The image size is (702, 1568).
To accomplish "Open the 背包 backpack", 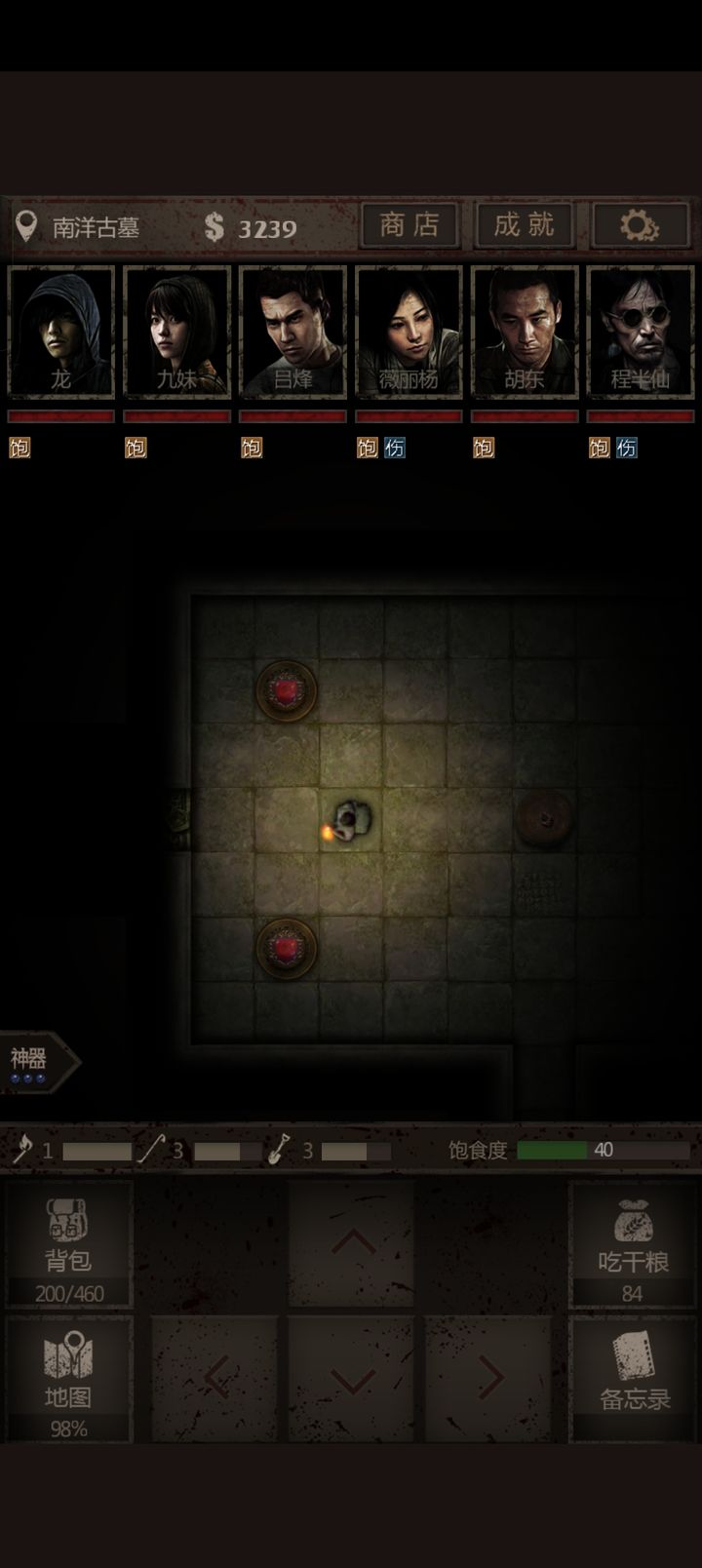I will click(x=68, y=1244).
